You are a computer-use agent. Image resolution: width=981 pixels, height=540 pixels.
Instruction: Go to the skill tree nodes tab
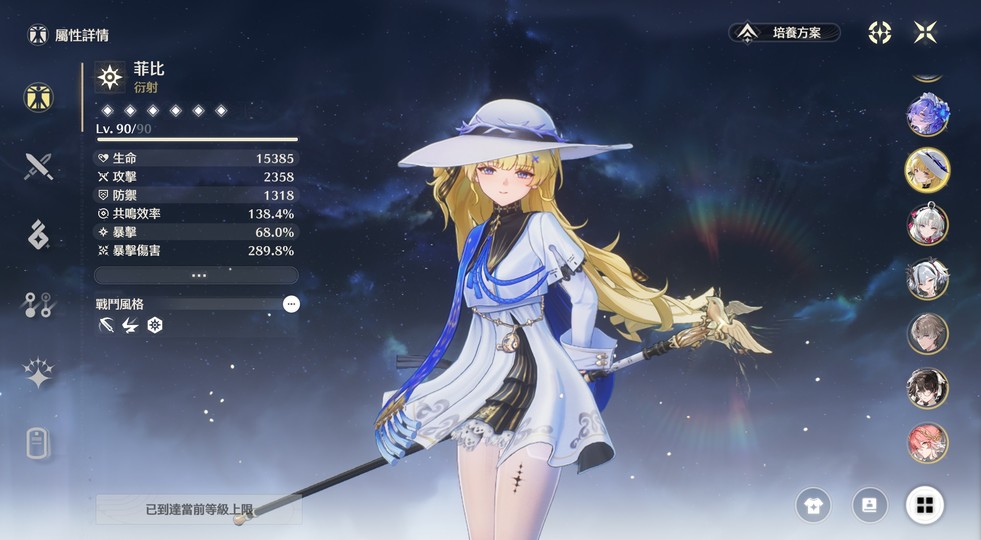39,305
